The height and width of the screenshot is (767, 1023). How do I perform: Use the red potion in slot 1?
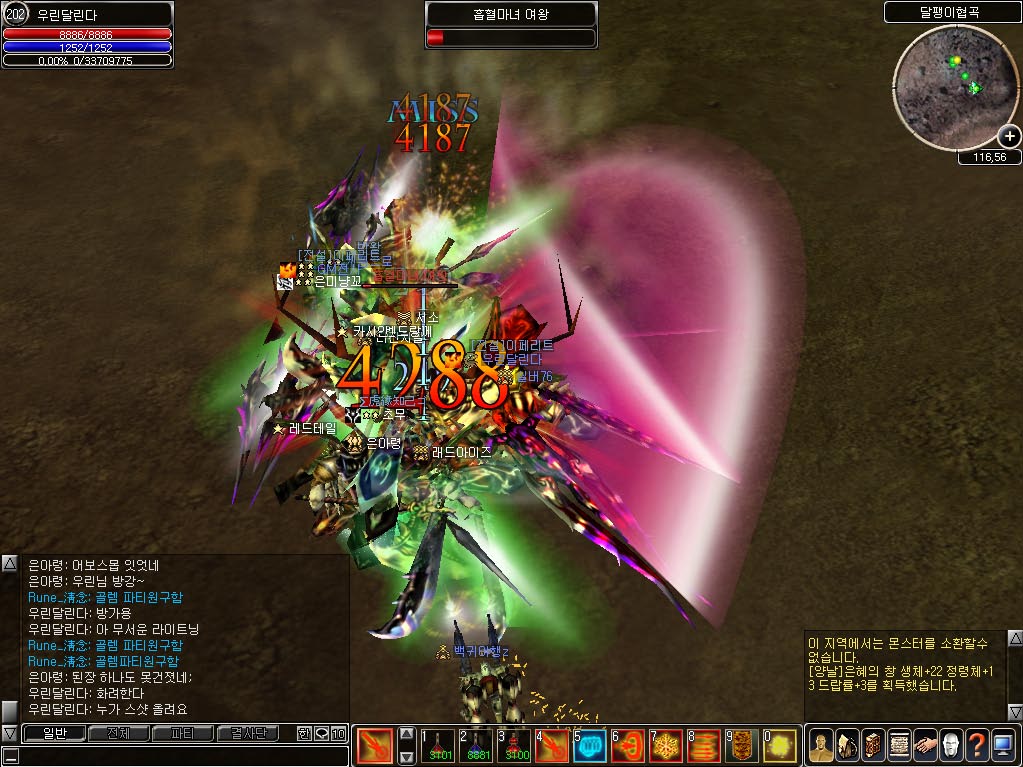click(437, 746)
